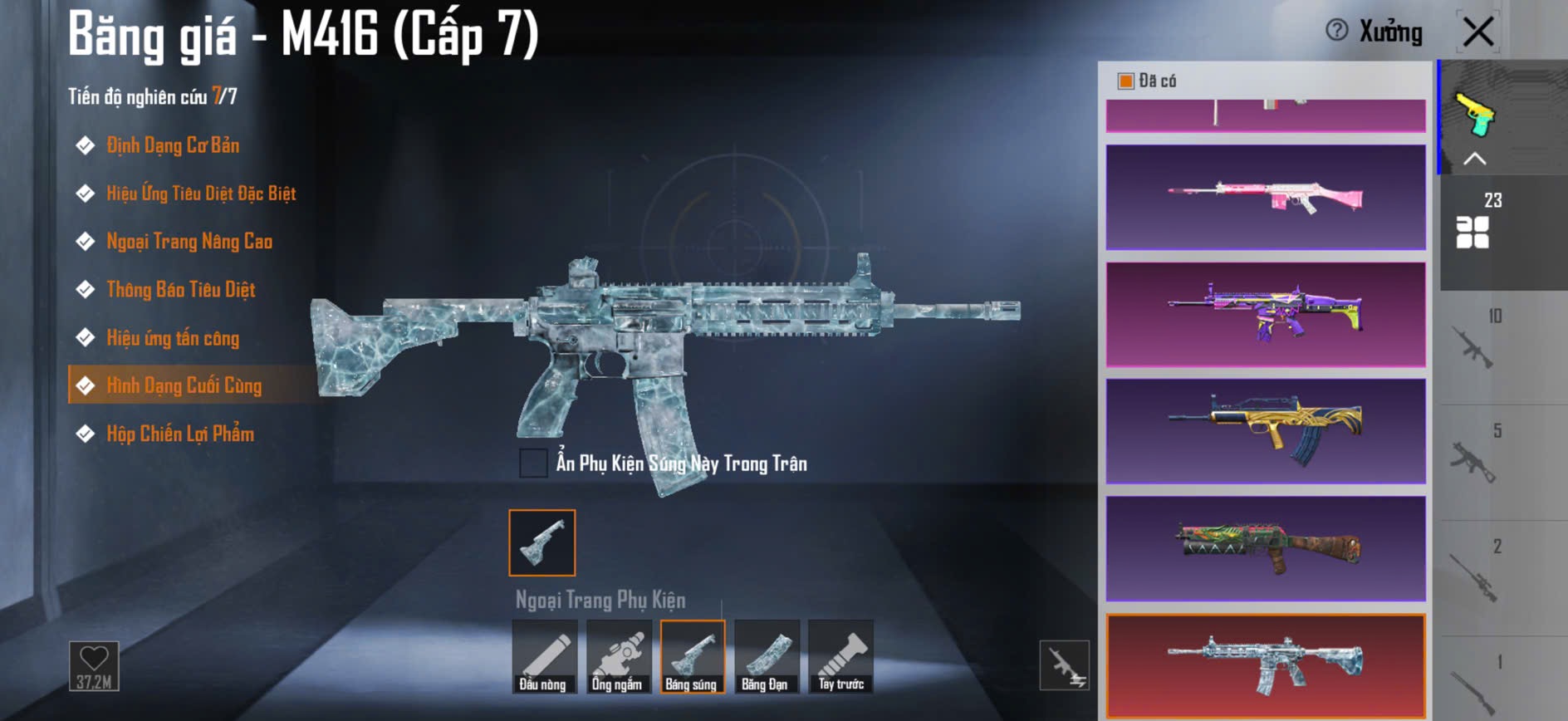This screenshot has width=1568, height=721.
Task: Toggle the Đã có owned filter
Action: [x=1126, y=81]
